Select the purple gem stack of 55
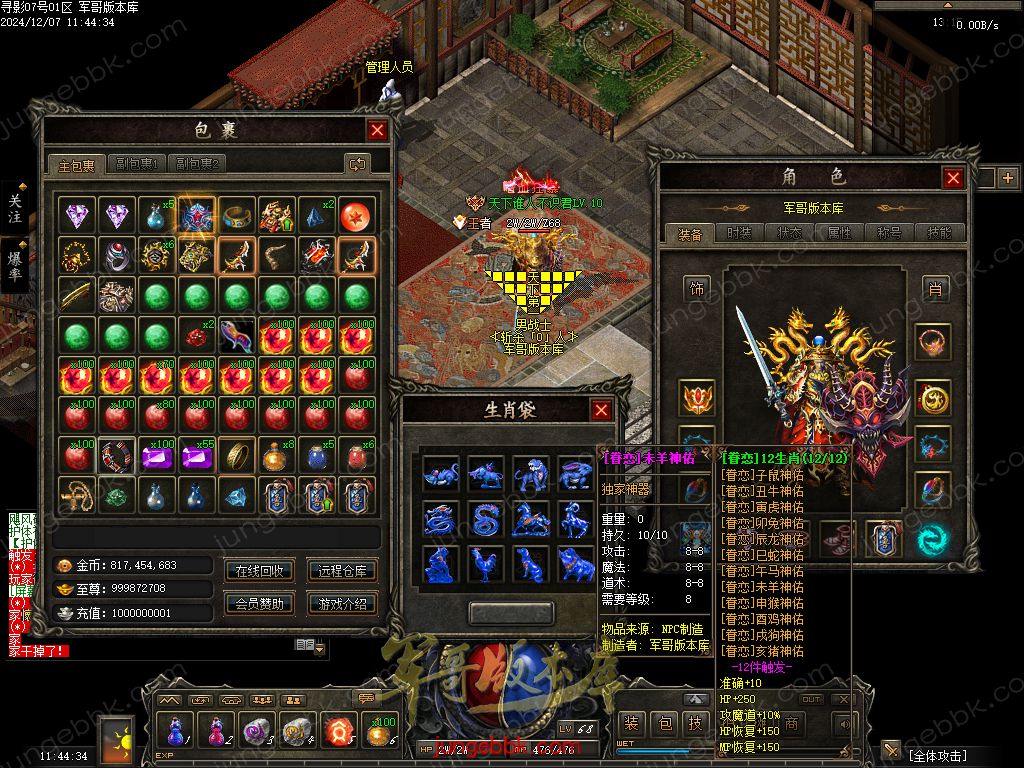1024x768 pixels. click(x=197, y=456)
